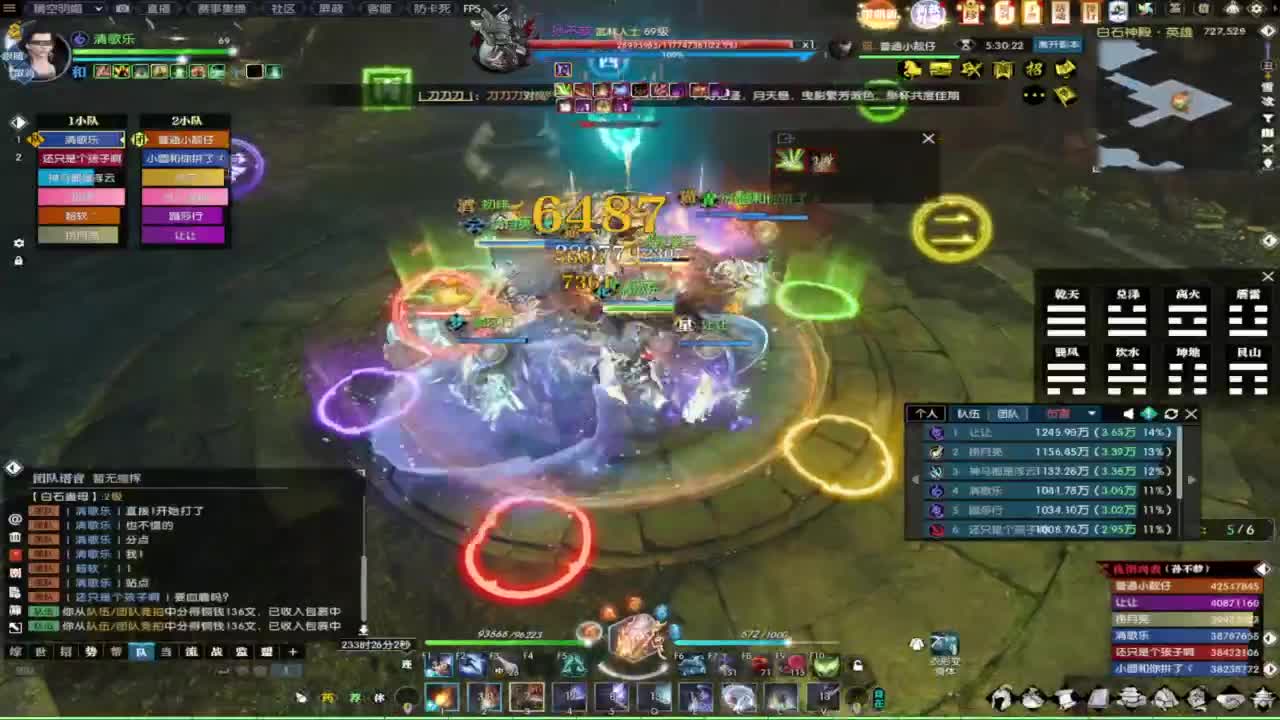The width and height of the screenshot is (1280, 720).
Task: Mute the damage meter via its speaker icon
Action: (1129, 413)
